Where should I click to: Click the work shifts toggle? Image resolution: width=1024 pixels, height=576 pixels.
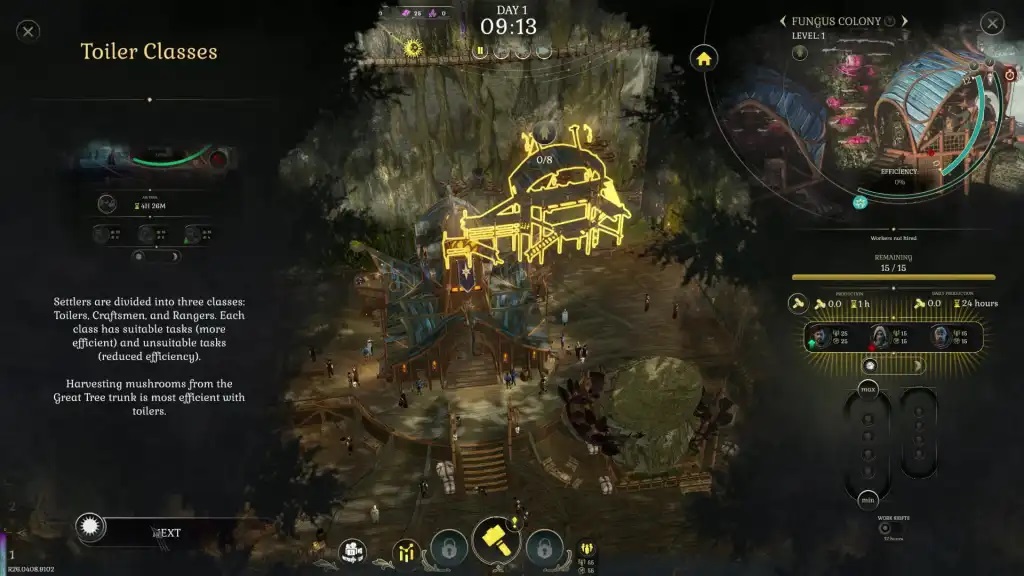pyautogui.click(x=884, y=528)
